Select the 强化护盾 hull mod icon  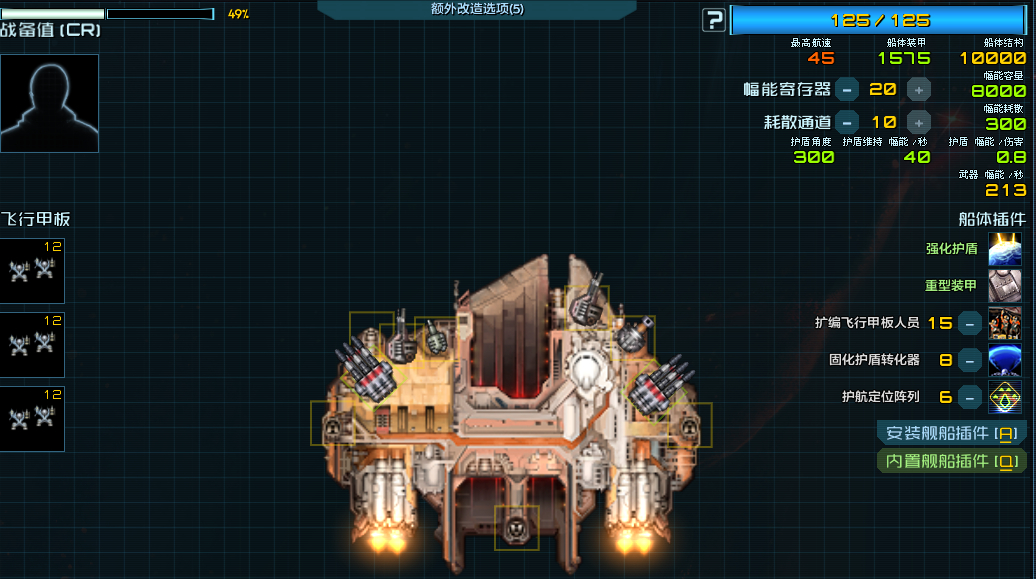(x=1005, y=249)
